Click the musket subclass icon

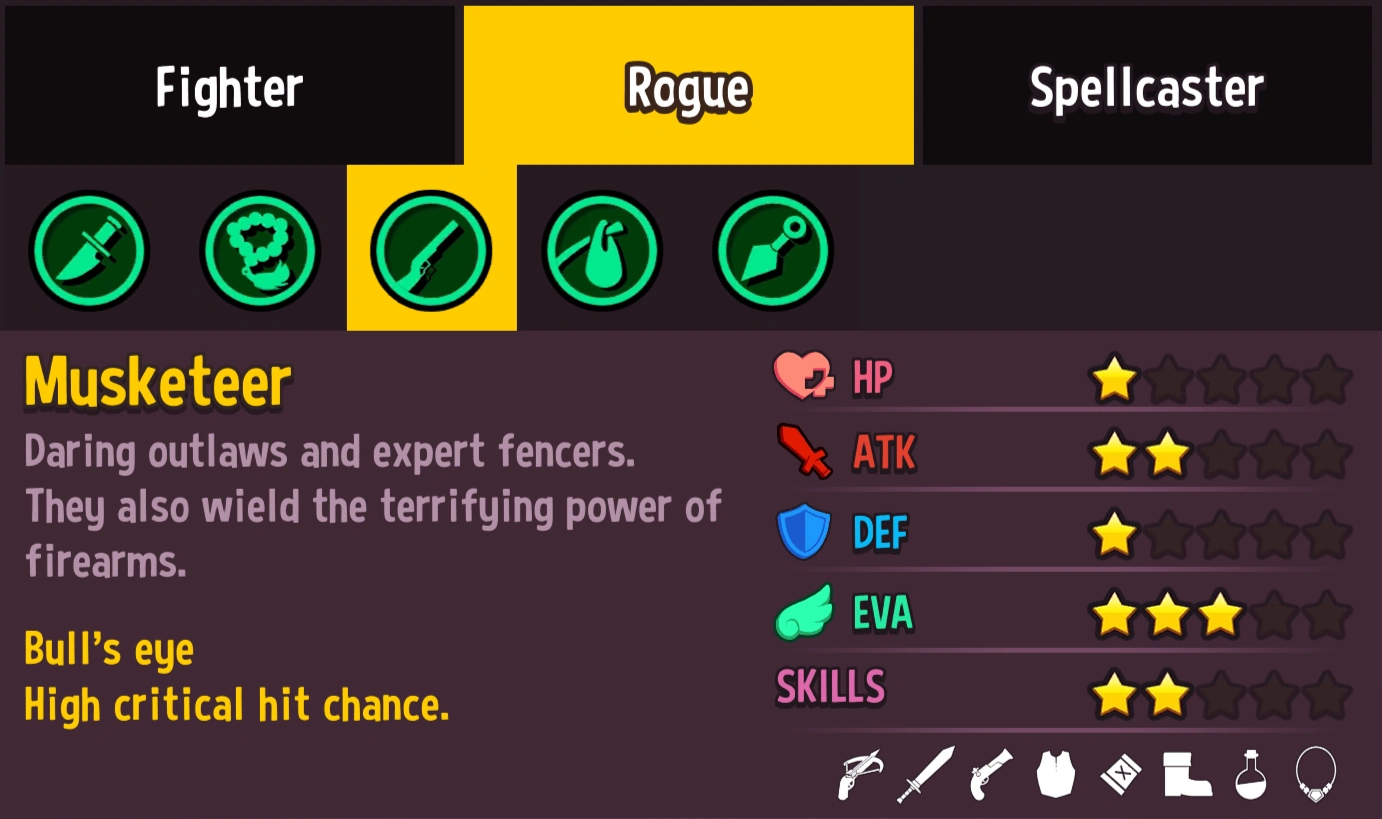(x=431, y=250)
